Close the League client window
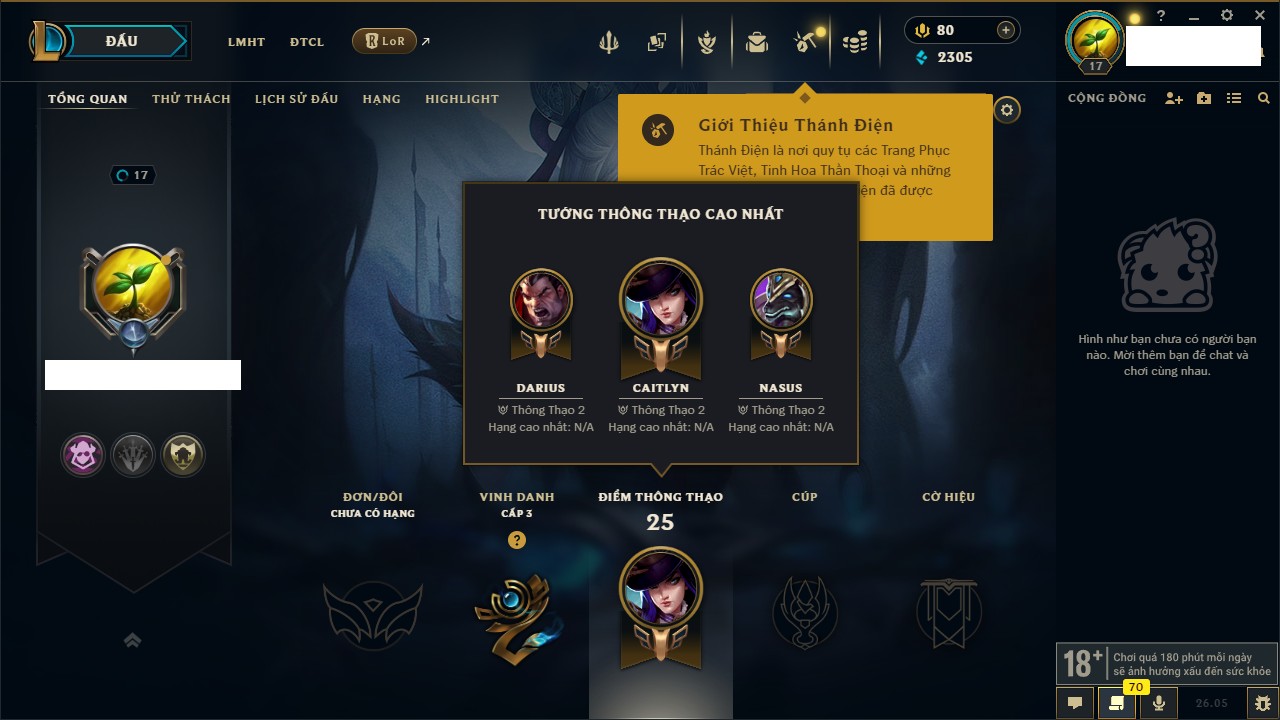 (x=1260, y=16)
